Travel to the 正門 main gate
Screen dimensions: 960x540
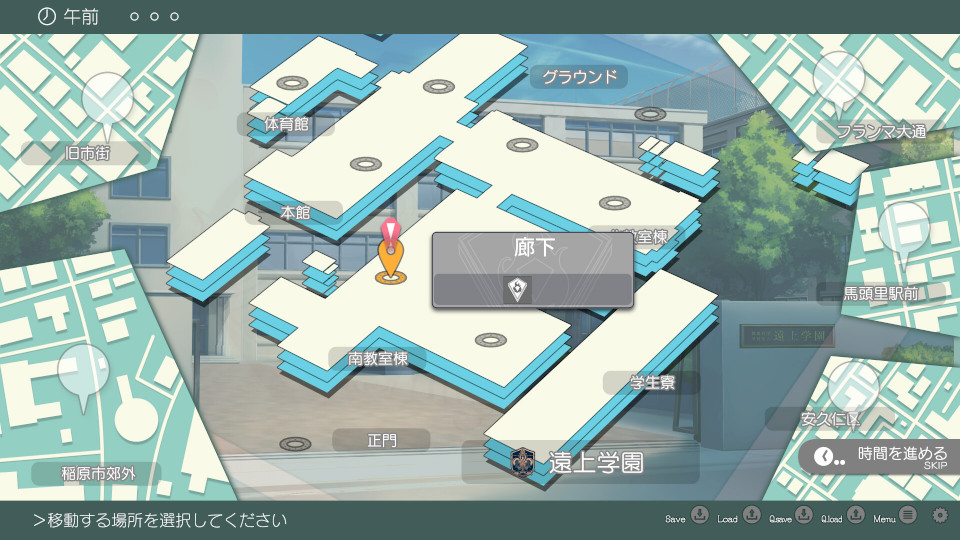click(x=382, y=439)
